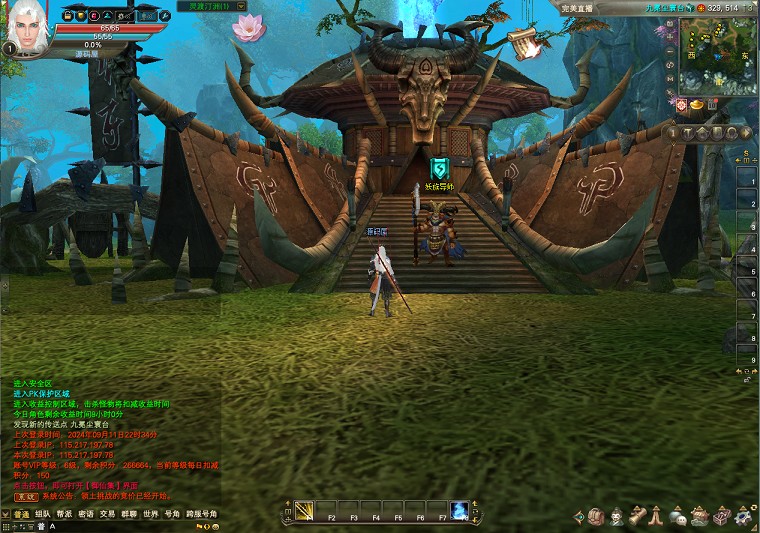Click the padlock icon beside the portrait

pyautogui.click(x=67, y=16)
